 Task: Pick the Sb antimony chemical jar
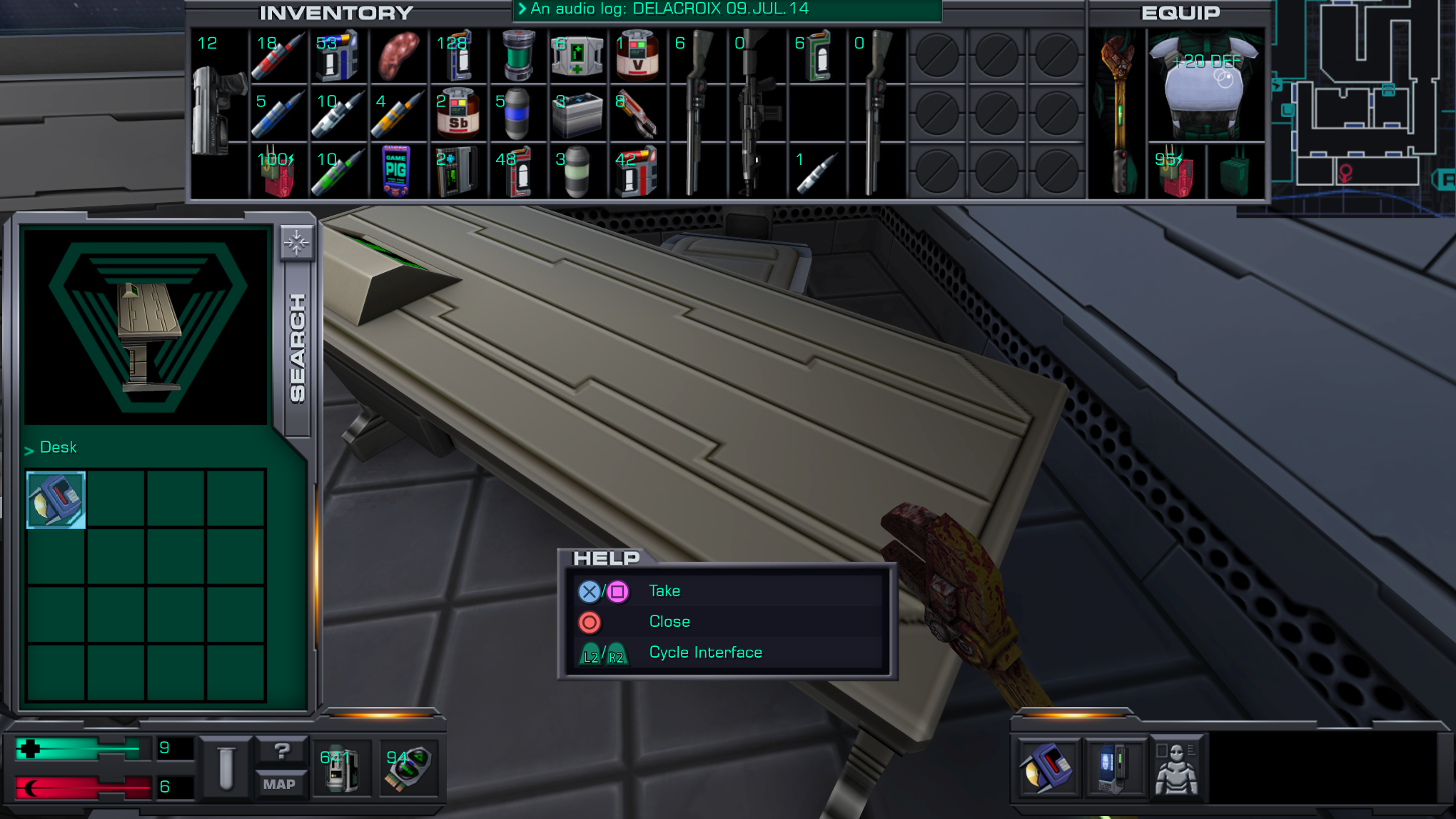point(457,114)
